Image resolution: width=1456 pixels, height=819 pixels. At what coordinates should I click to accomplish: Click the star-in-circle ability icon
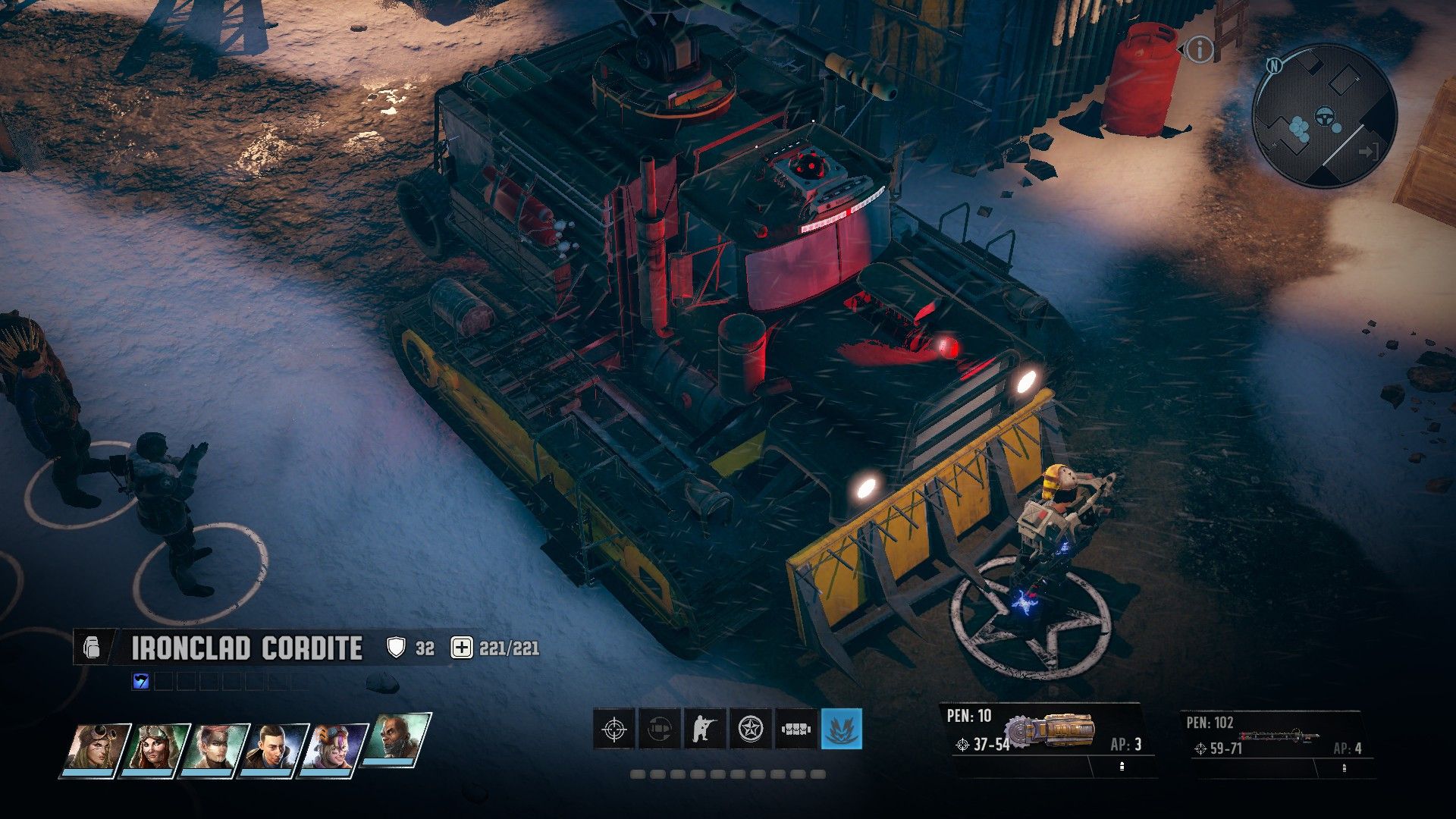click(751, 729)
